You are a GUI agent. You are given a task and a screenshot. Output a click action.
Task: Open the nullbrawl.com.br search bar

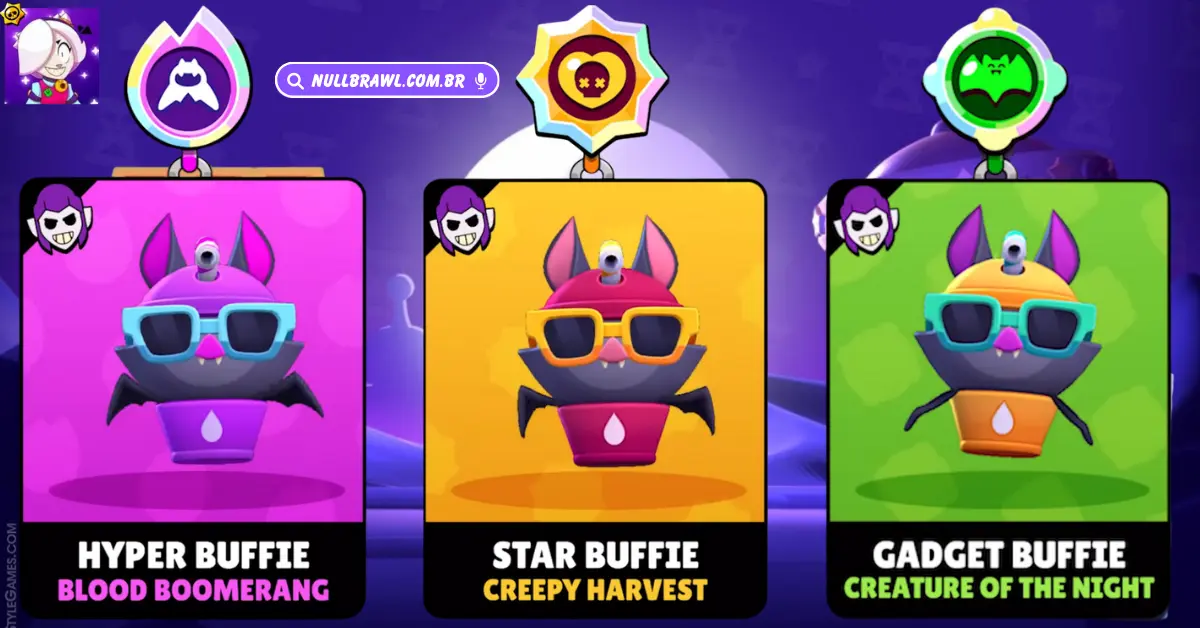click(x=385, y=81)
